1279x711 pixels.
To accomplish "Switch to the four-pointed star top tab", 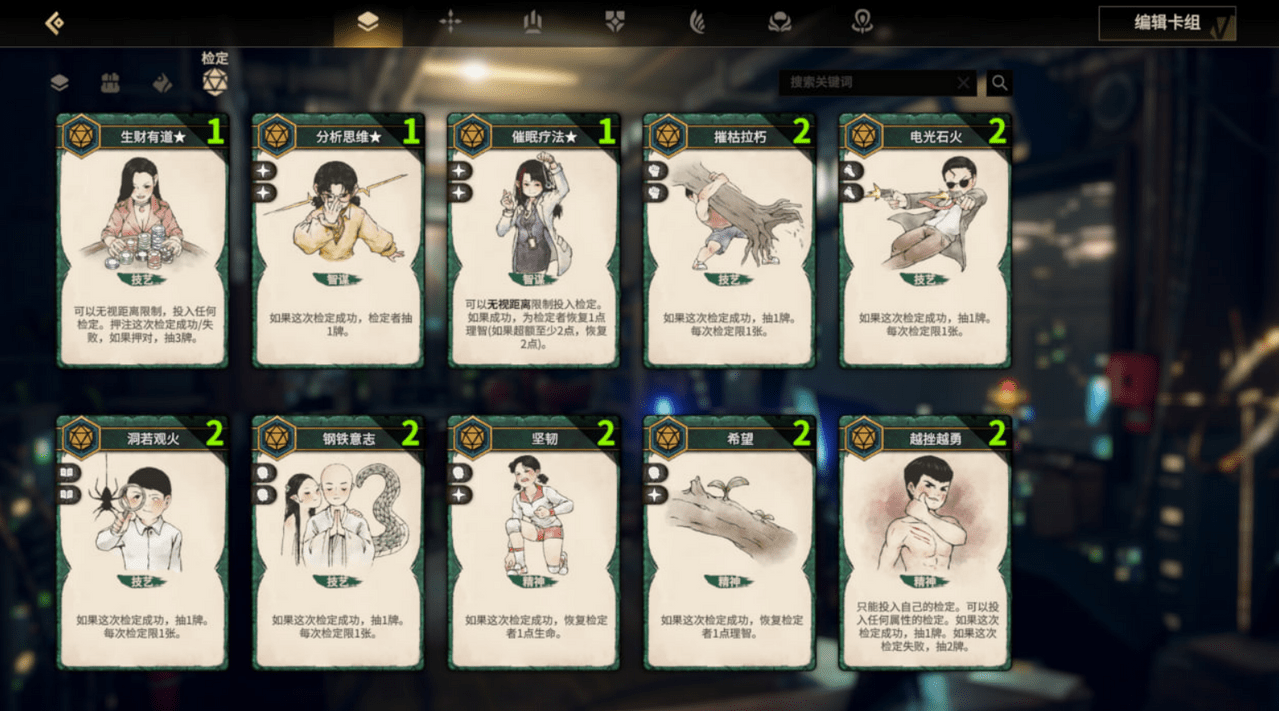I will [450, 21].
